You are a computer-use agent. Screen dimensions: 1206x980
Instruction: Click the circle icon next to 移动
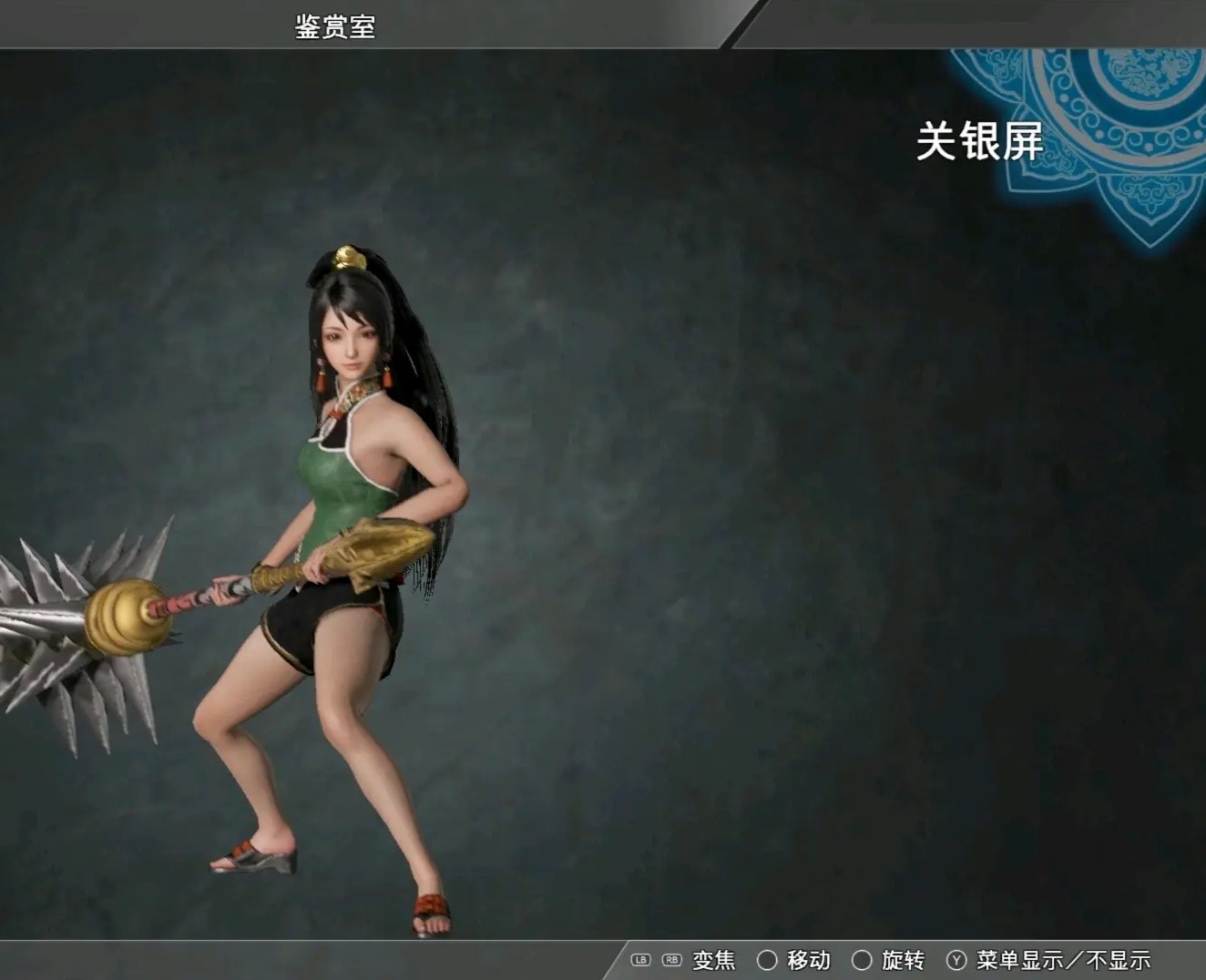768,959
